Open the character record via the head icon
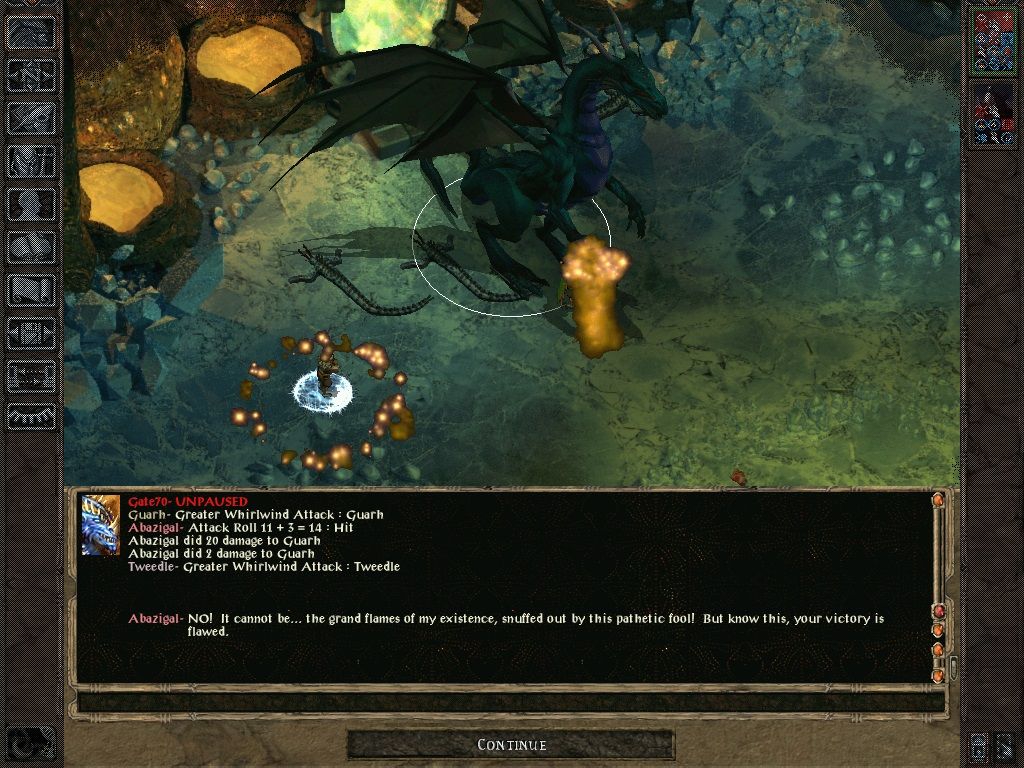Screen dimensions: 1024x768 click(x=31, y=204)
